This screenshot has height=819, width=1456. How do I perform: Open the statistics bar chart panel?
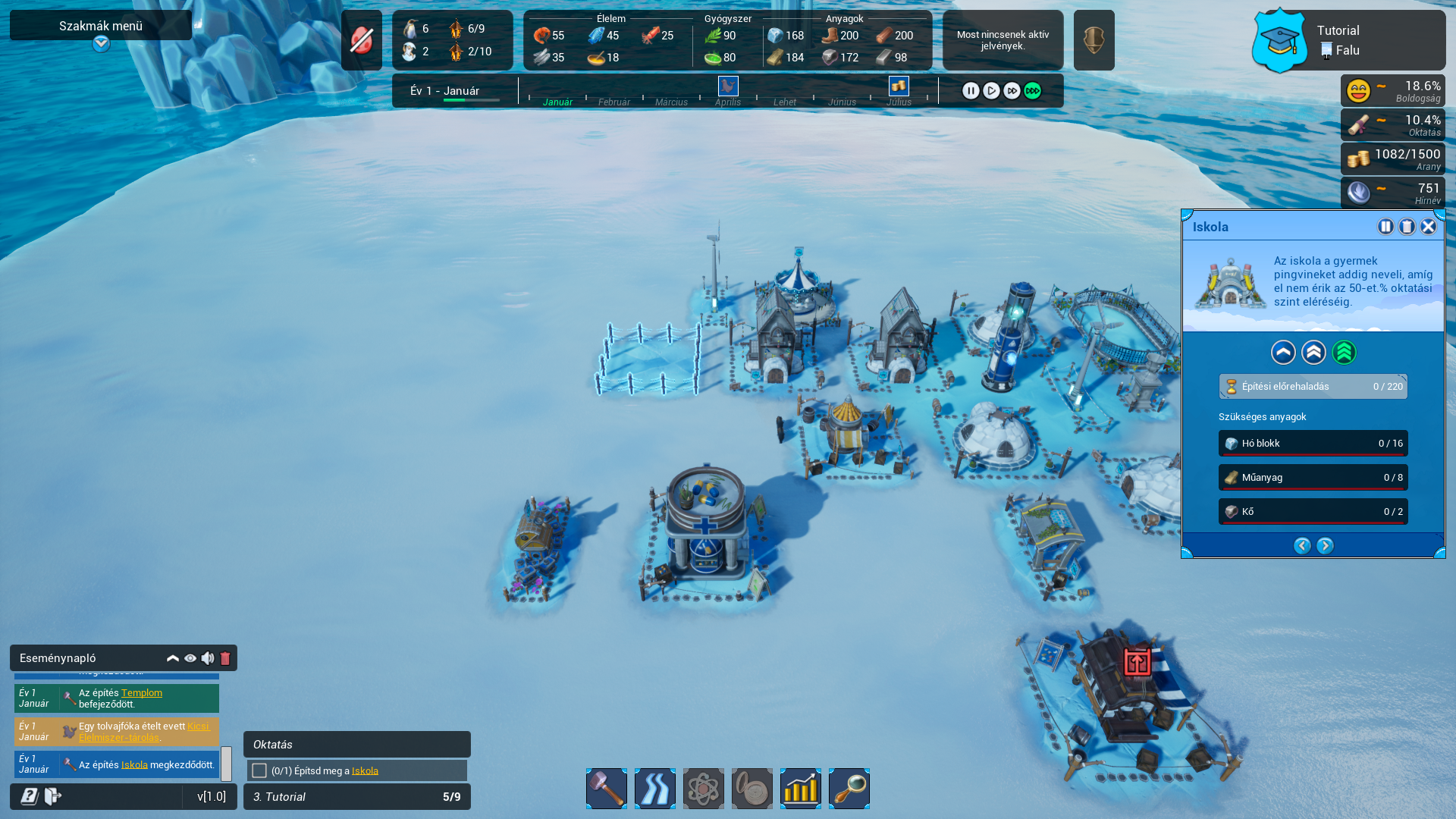coord(801,789)
